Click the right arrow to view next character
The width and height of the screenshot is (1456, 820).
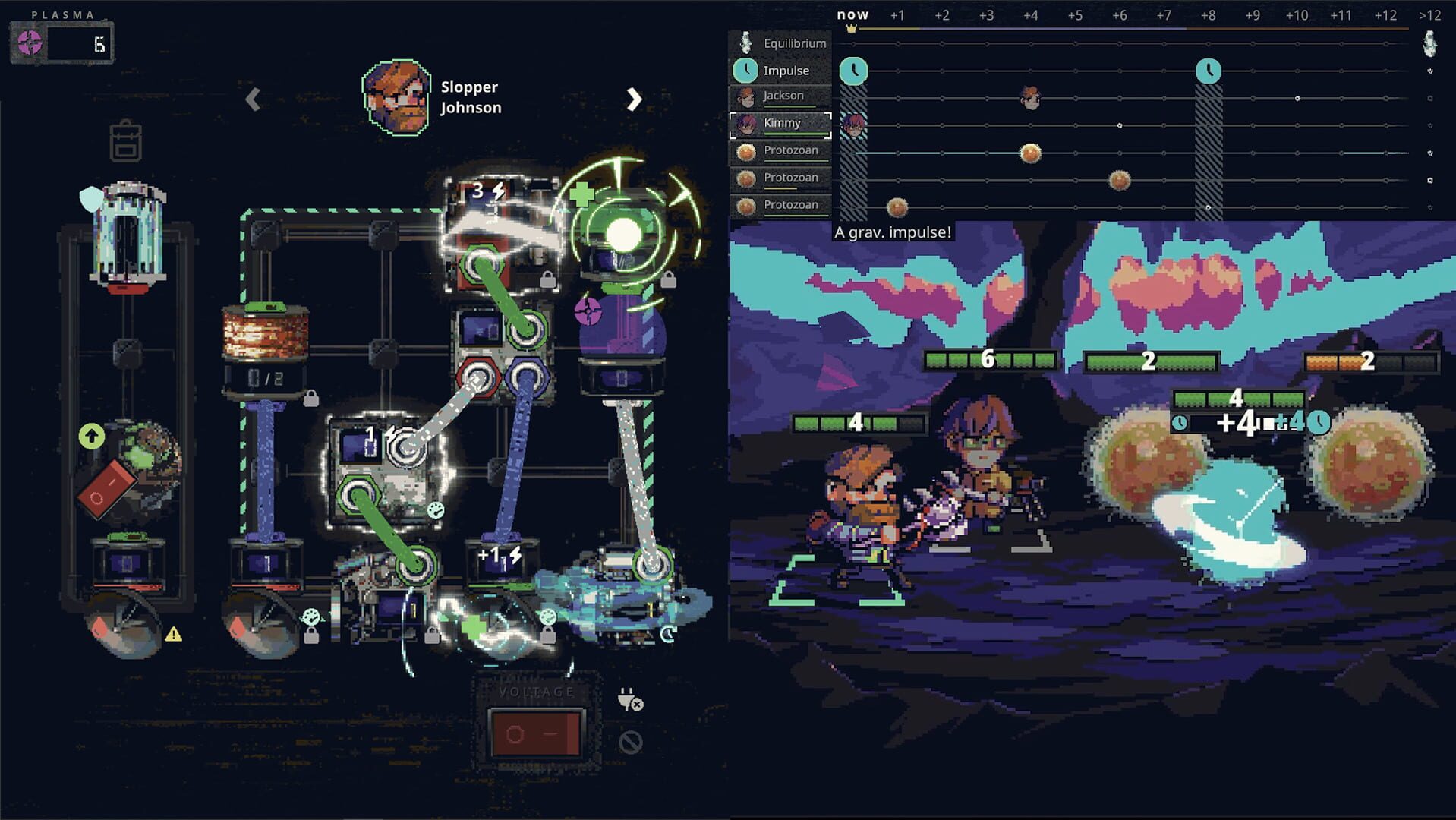(635, 98)
